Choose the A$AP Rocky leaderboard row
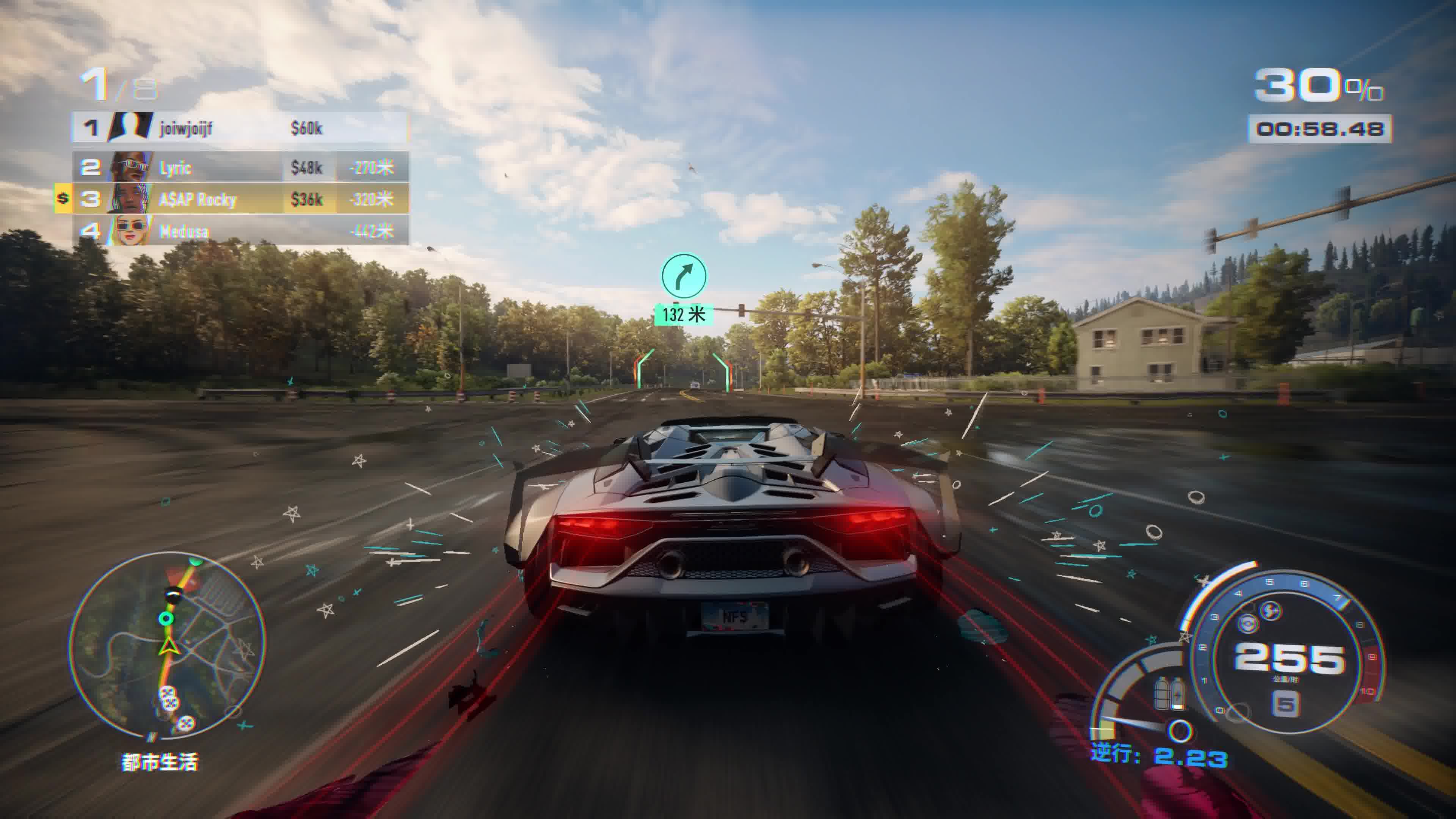1456x819 pixels. tap(240, 199)
